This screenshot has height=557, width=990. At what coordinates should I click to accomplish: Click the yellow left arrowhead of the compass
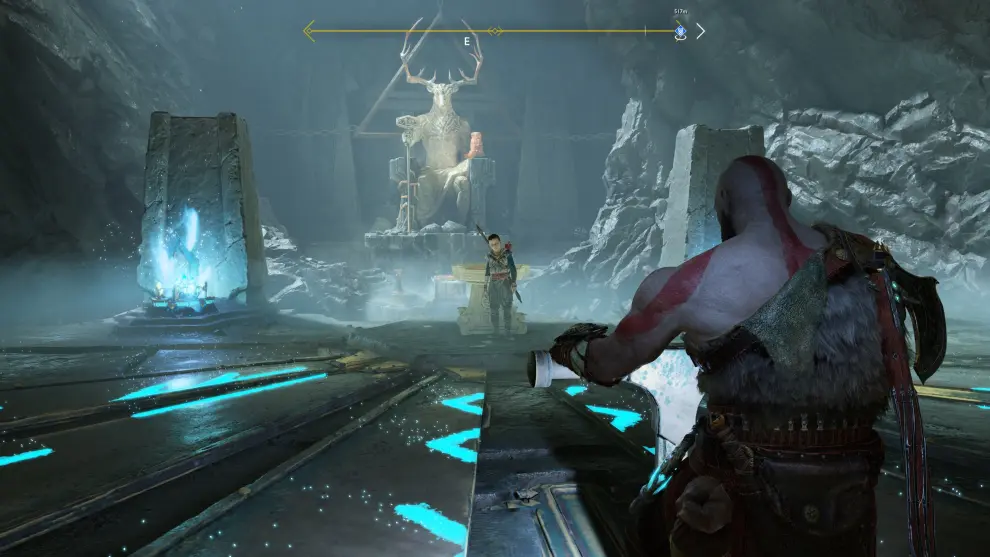(x=310, y=31)
